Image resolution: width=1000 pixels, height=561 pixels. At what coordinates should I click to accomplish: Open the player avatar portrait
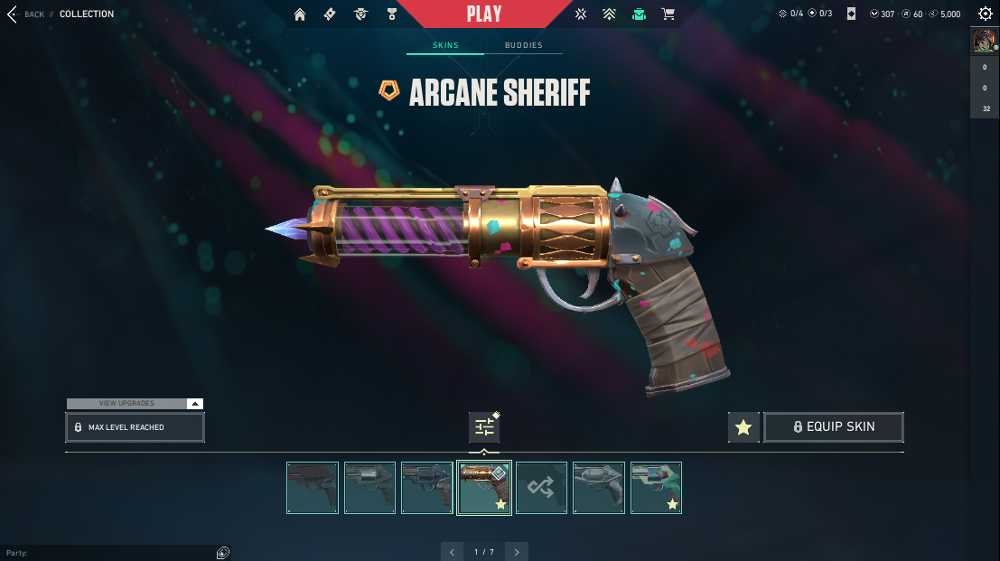(984, 41)
